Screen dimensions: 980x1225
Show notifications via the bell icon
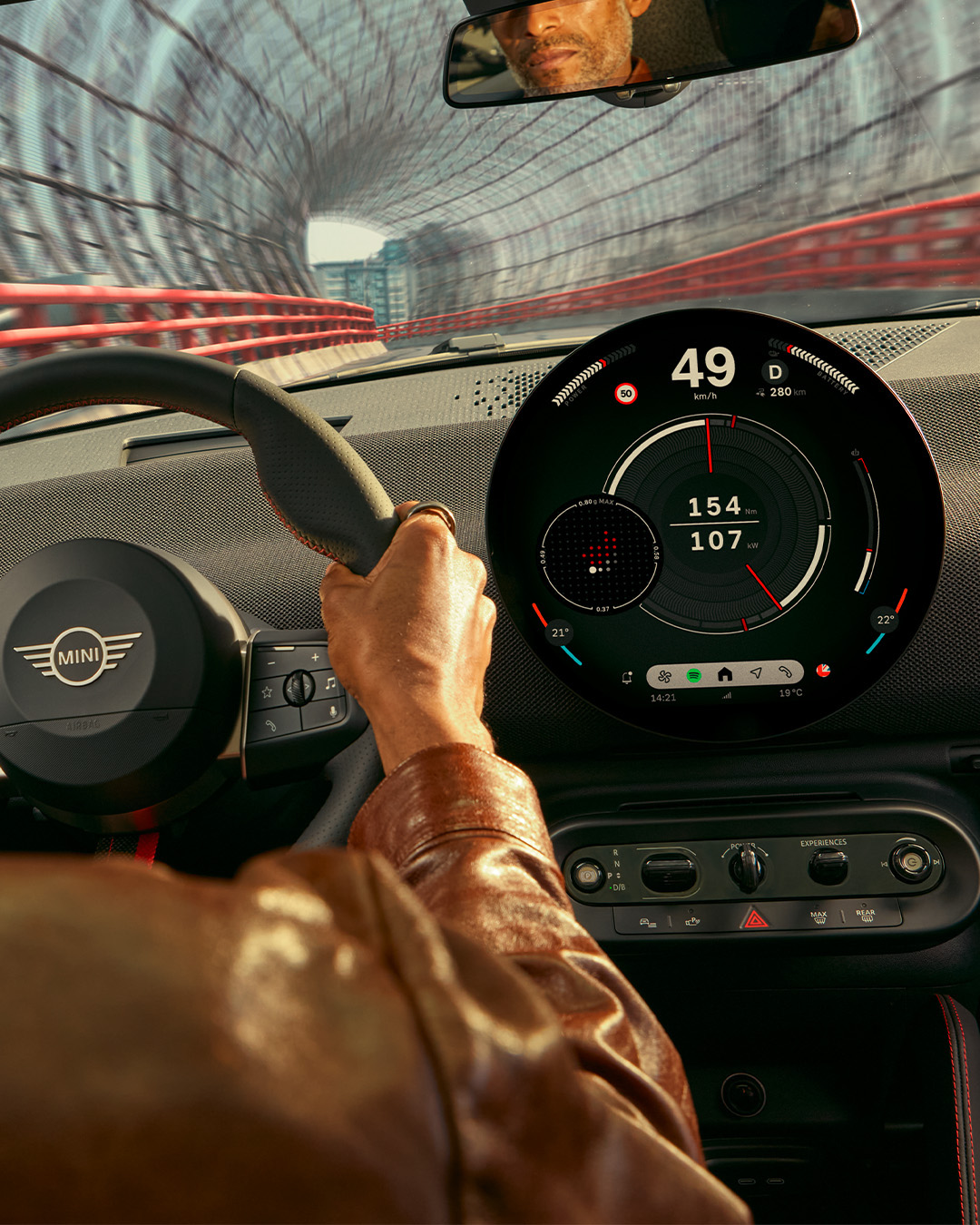[x=627, y=677]
